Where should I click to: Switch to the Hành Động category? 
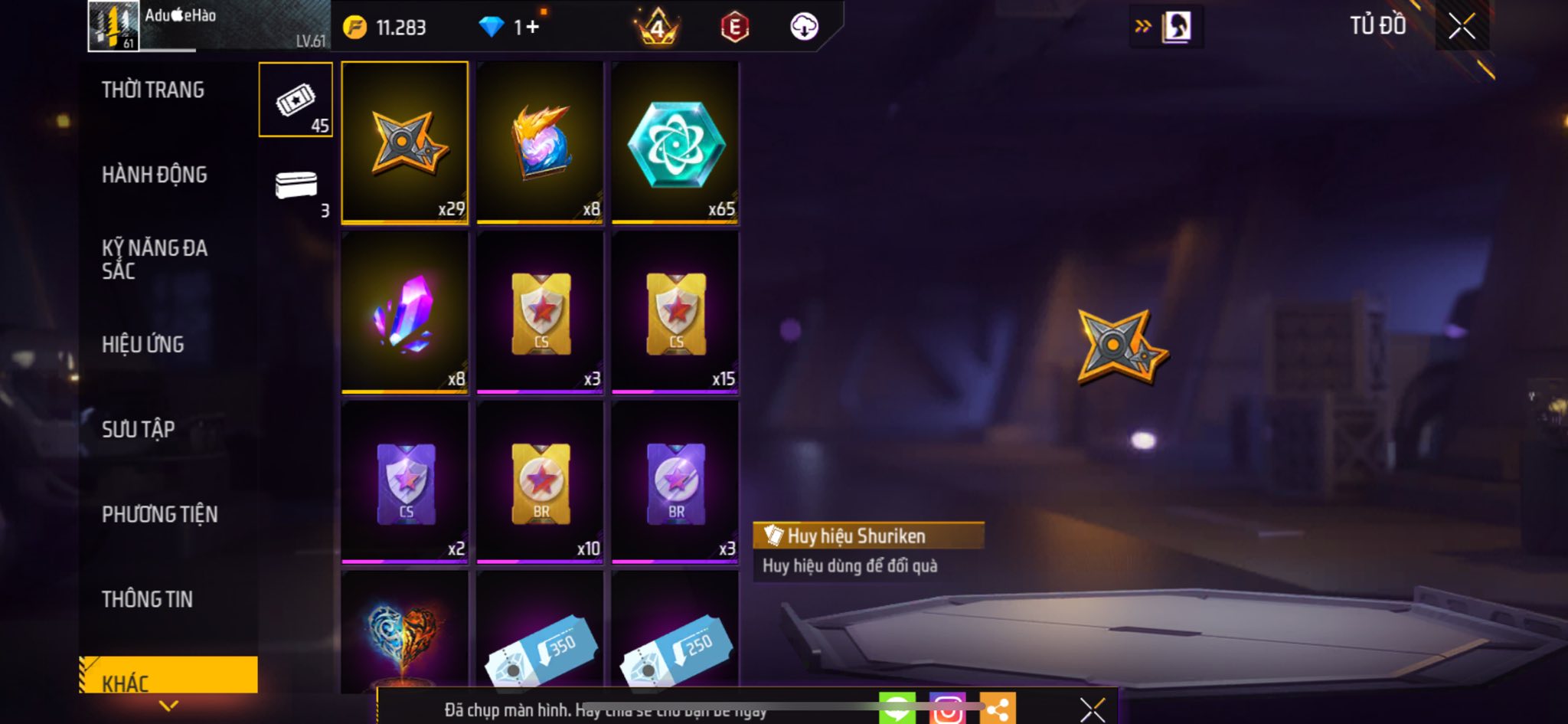click(154, 175)
